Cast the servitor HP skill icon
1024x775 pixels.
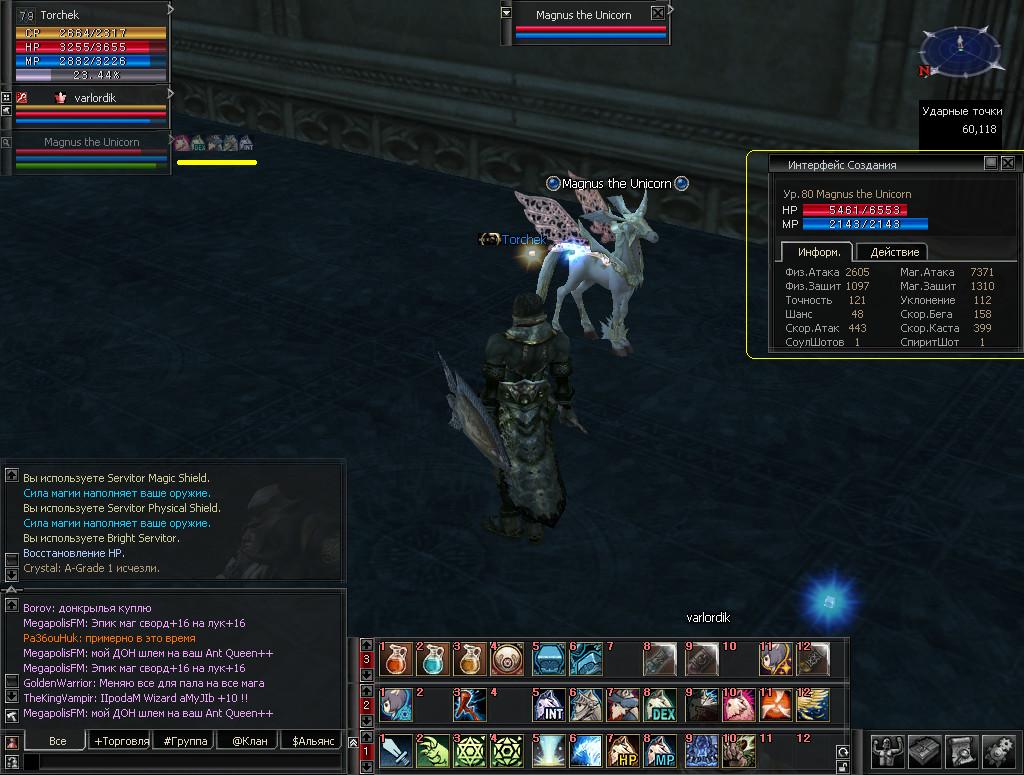click(x=625, y=752)
